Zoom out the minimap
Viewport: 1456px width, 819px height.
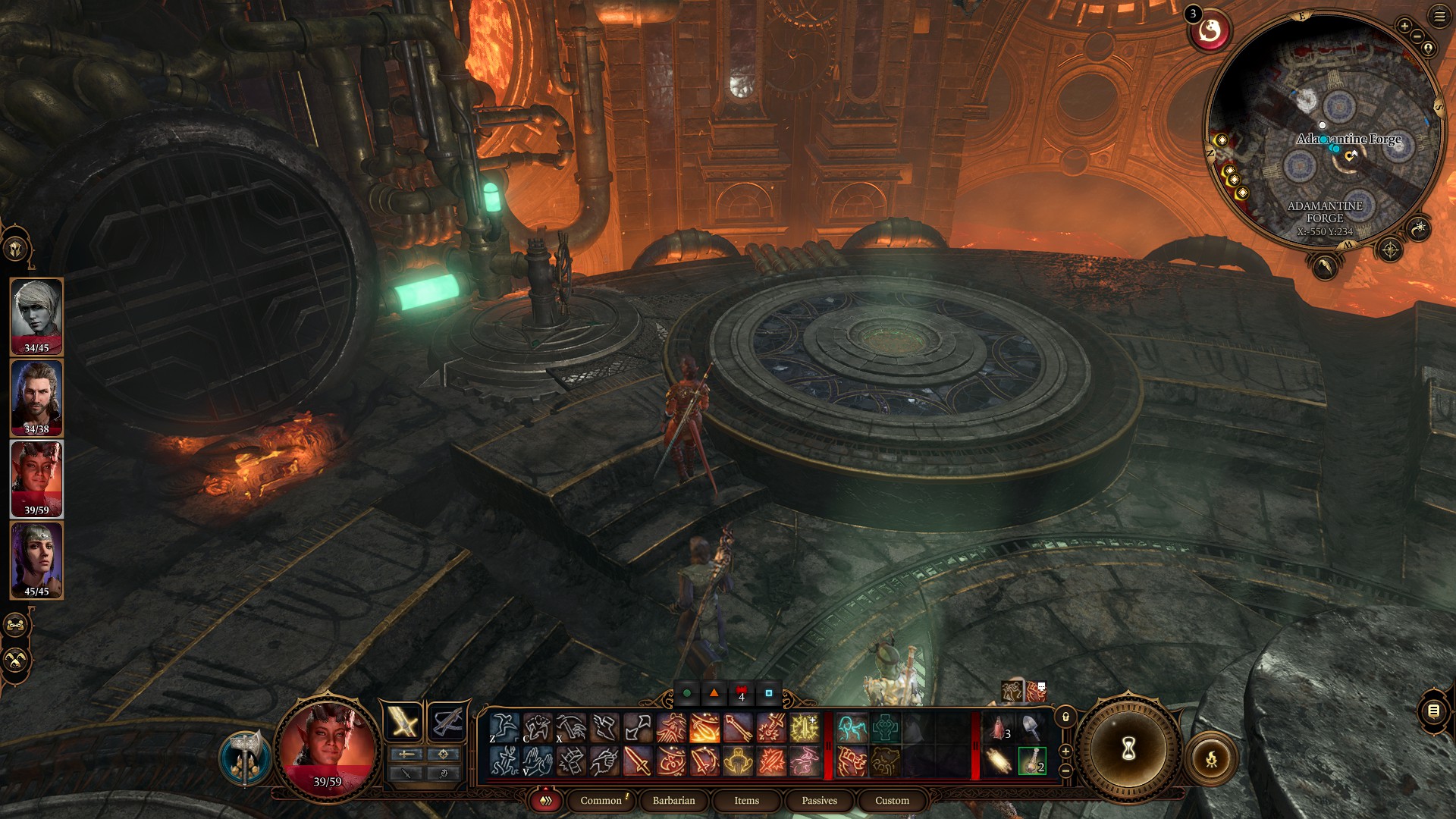coord(1417,36)
